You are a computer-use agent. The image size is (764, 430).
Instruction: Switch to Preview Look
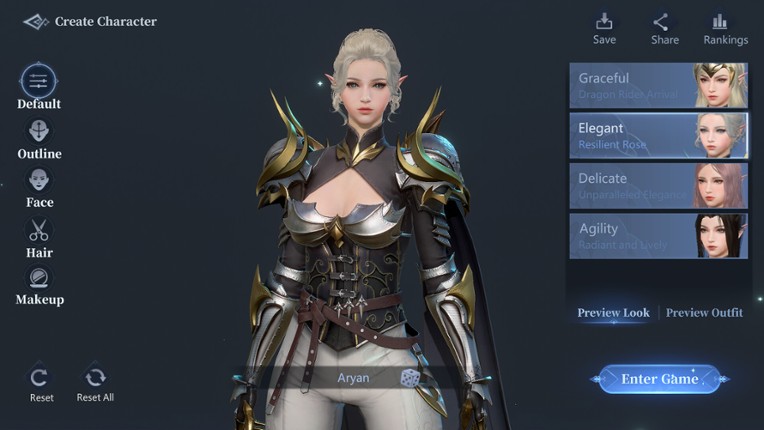(x=613, y=313)
